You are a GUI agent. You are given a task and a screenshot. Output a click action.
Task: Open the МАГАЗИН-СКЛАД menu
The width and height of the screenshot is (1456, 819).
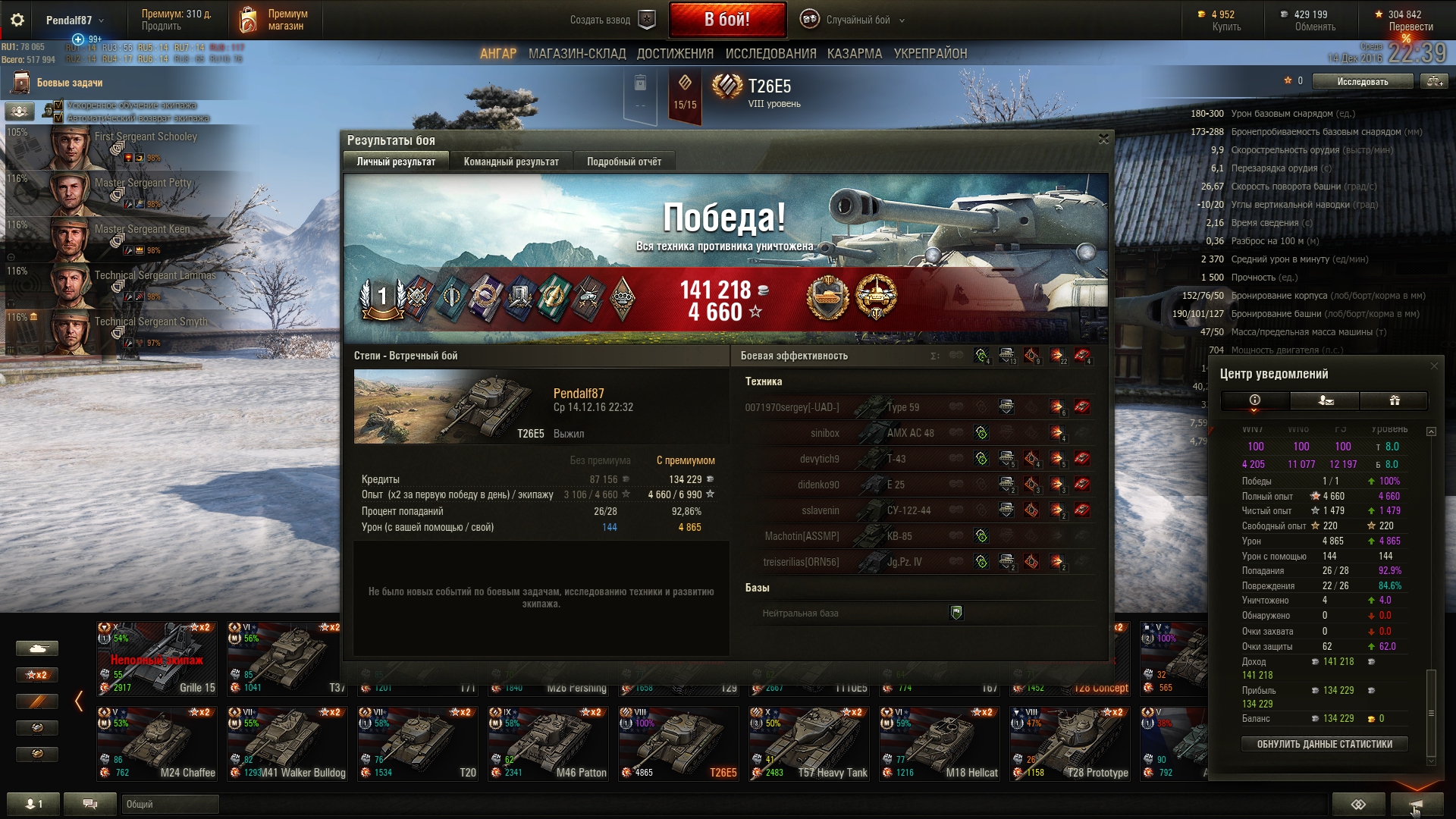[x=577, y=54]
